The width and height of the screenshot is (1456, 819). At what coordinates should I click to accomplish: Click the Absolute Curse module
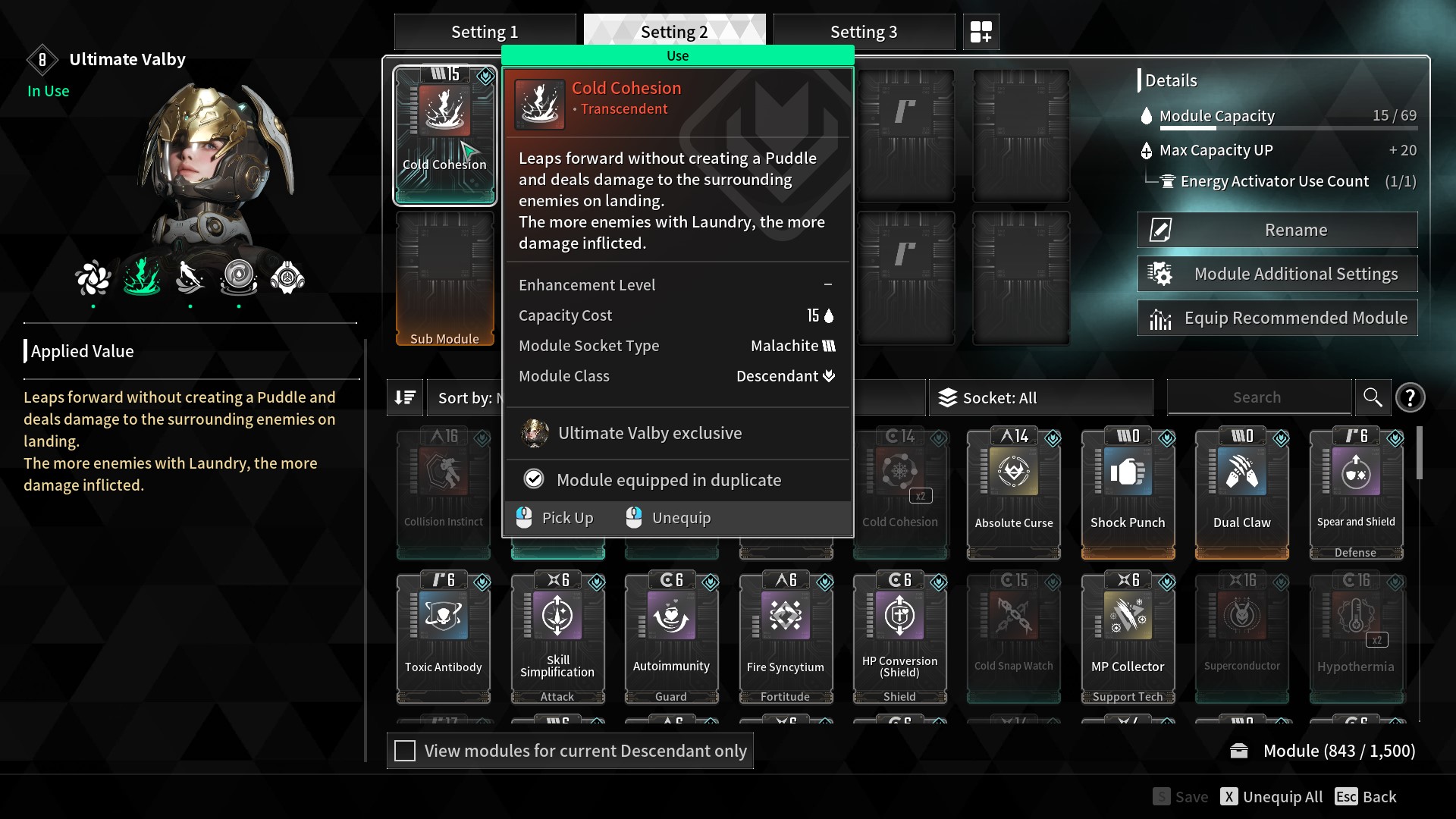[x=1013, y=485]
